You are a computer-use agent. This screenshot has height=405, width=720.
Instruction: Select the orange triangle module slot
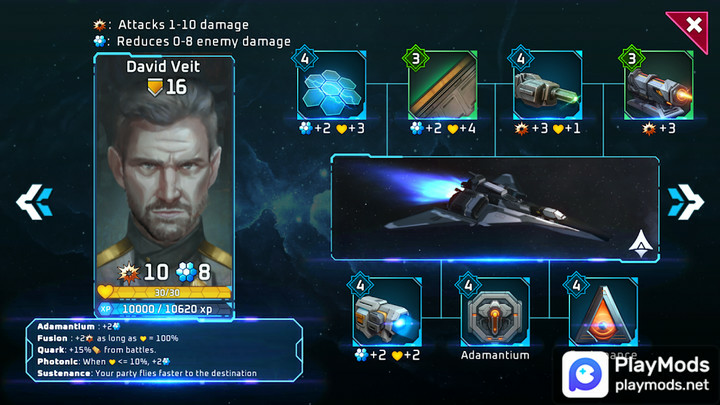pos(603,311)
